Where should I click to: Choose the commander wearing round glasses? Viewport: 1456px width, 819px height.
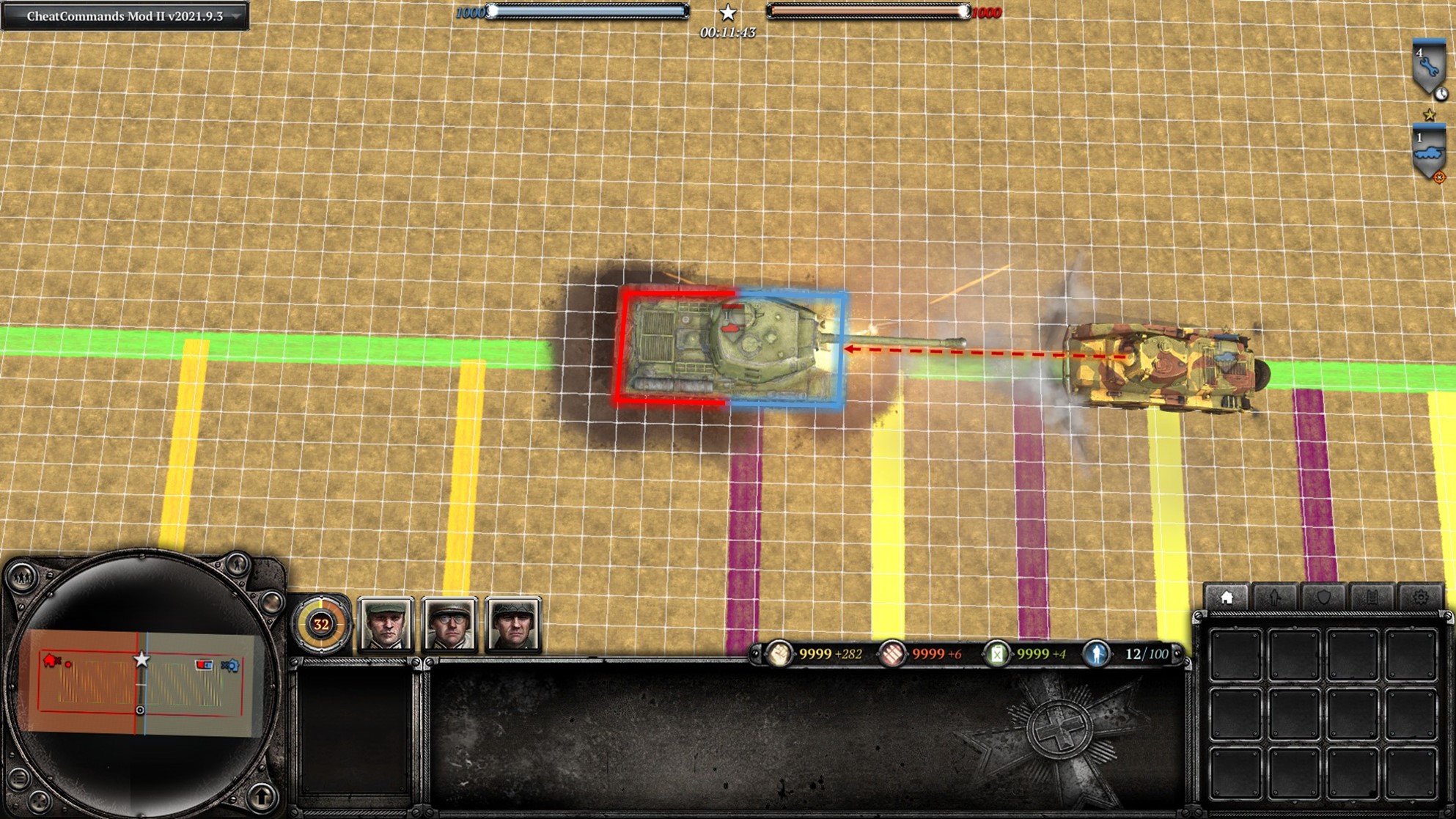449,625
